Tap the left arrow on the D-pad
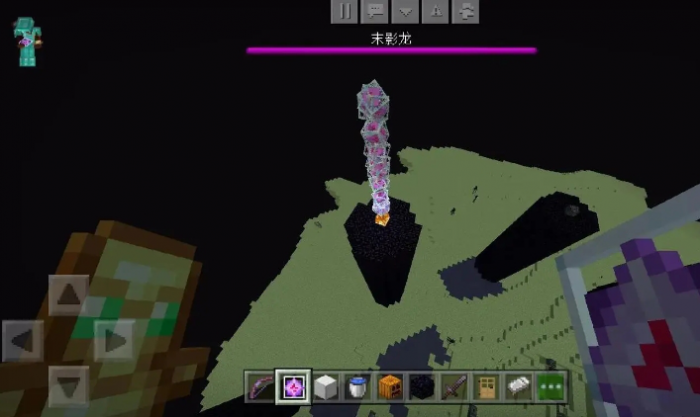 click(23, 341)
